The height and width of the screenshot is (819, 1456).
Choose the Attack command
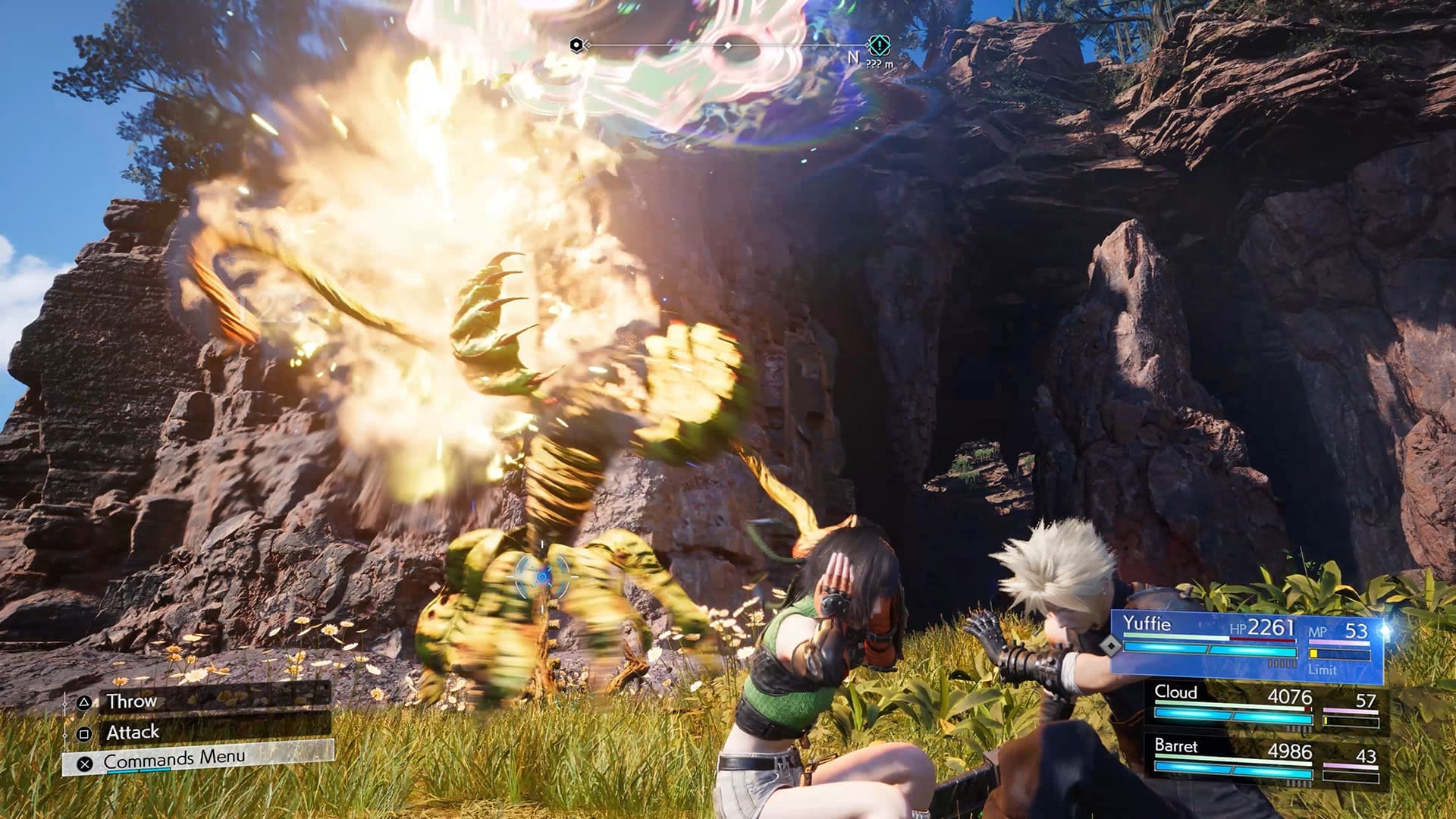(197, 733)
